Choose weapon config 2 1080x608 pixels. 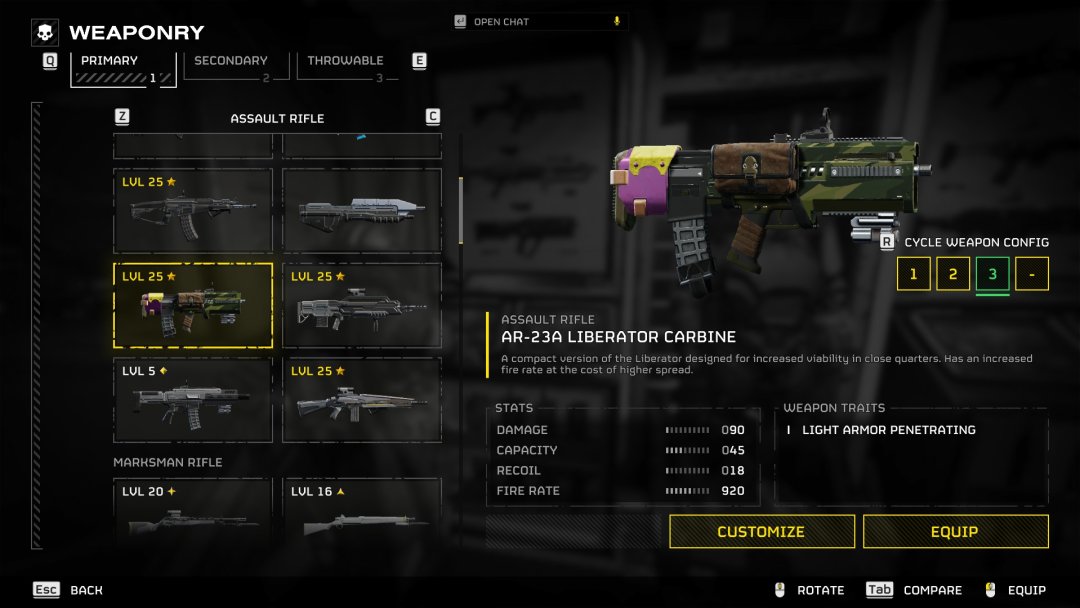click(953, 274)
